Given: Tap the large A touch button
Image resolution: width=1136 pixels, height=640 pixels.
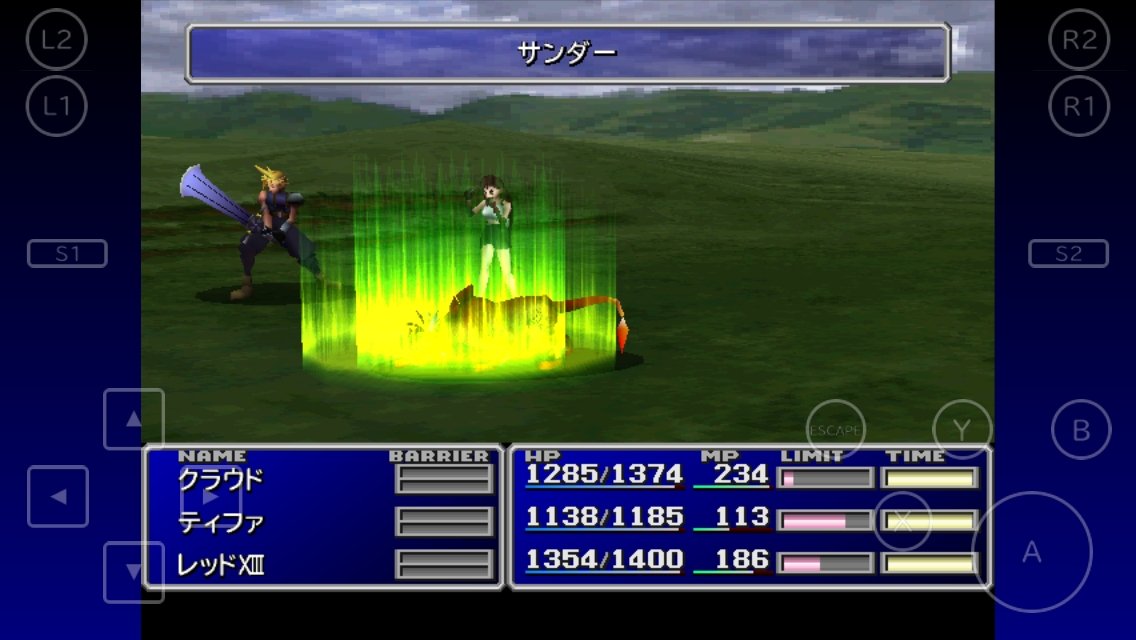Looking at the screenshot, I should tap(1031, 551).
